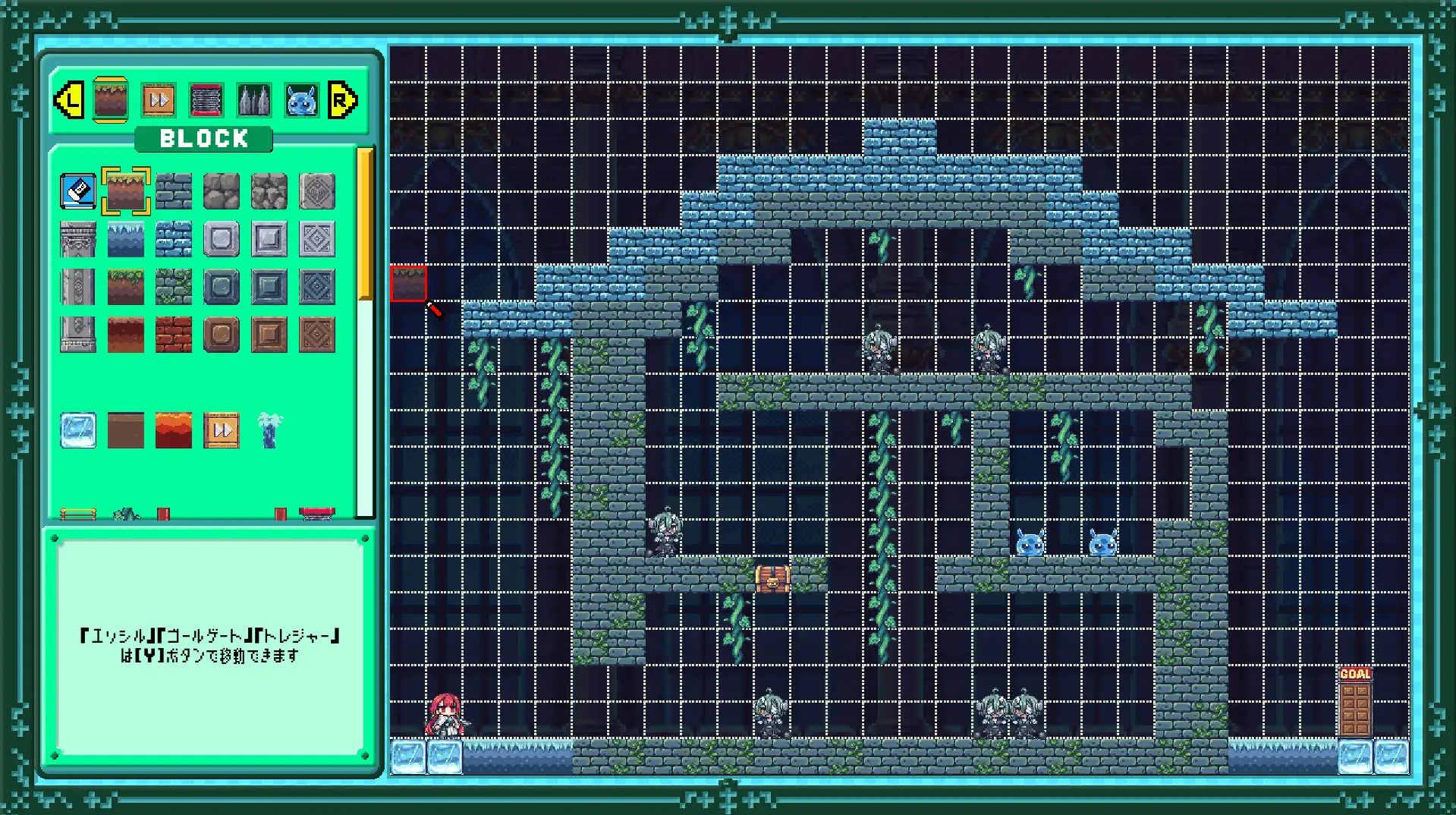Pick the orange double-arrow block in the palette
Image resolution: width=1456 pixels, height=815 pixels.
(x=222, y=430)
